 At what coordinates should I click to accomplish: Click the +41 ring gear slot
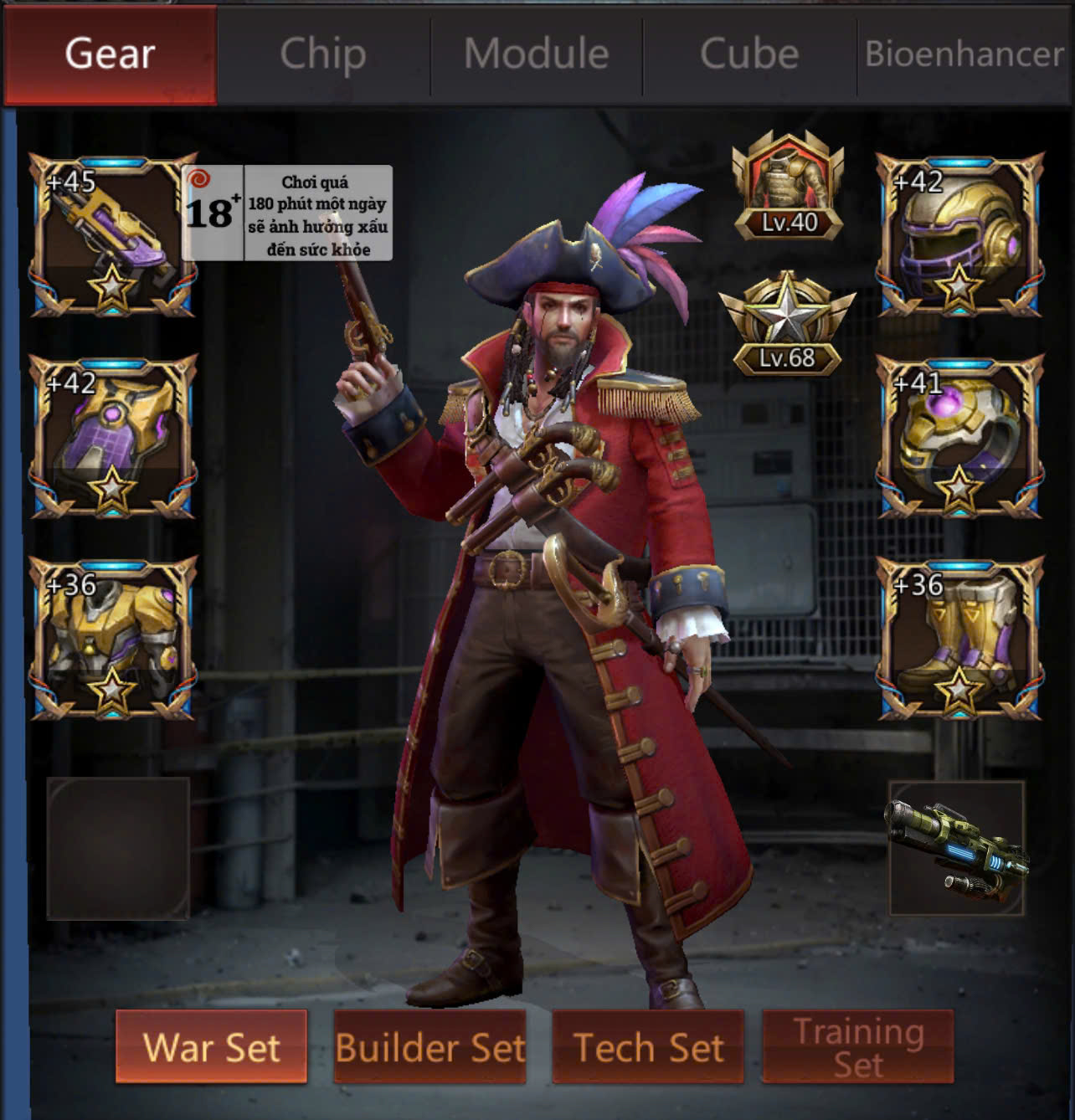pos(960,436)
